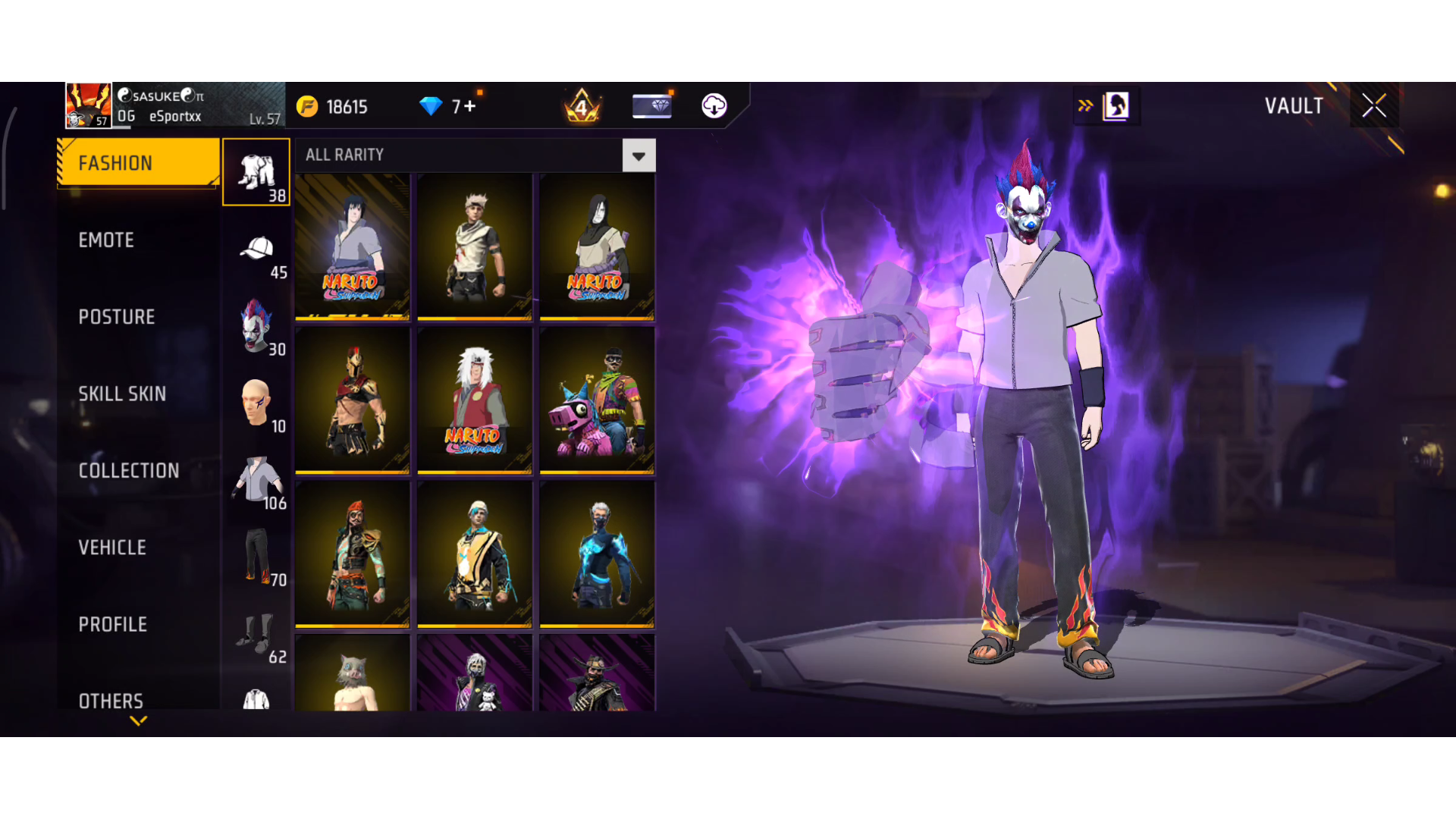Viewport: 1456px width, 819px height.
Task: Close the Vault screen
Action: click(x=1373, y=105)
